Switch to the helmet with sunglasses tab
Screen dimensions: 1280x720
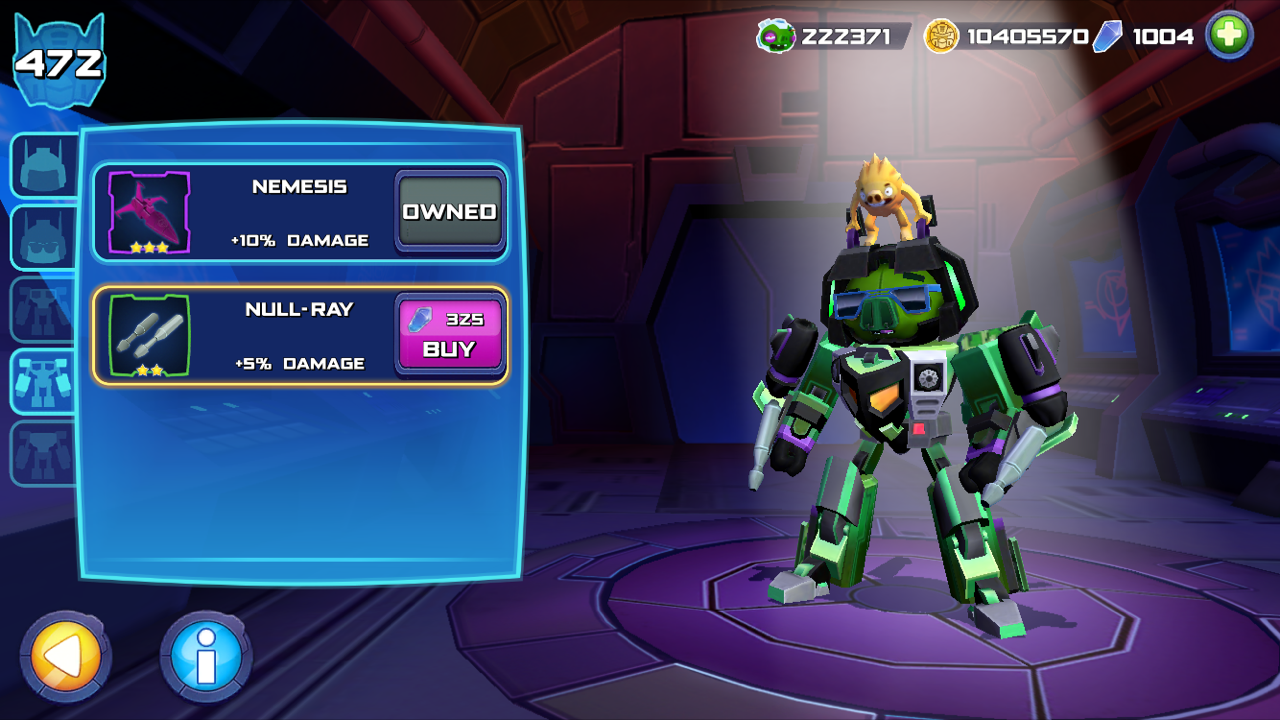43,237
